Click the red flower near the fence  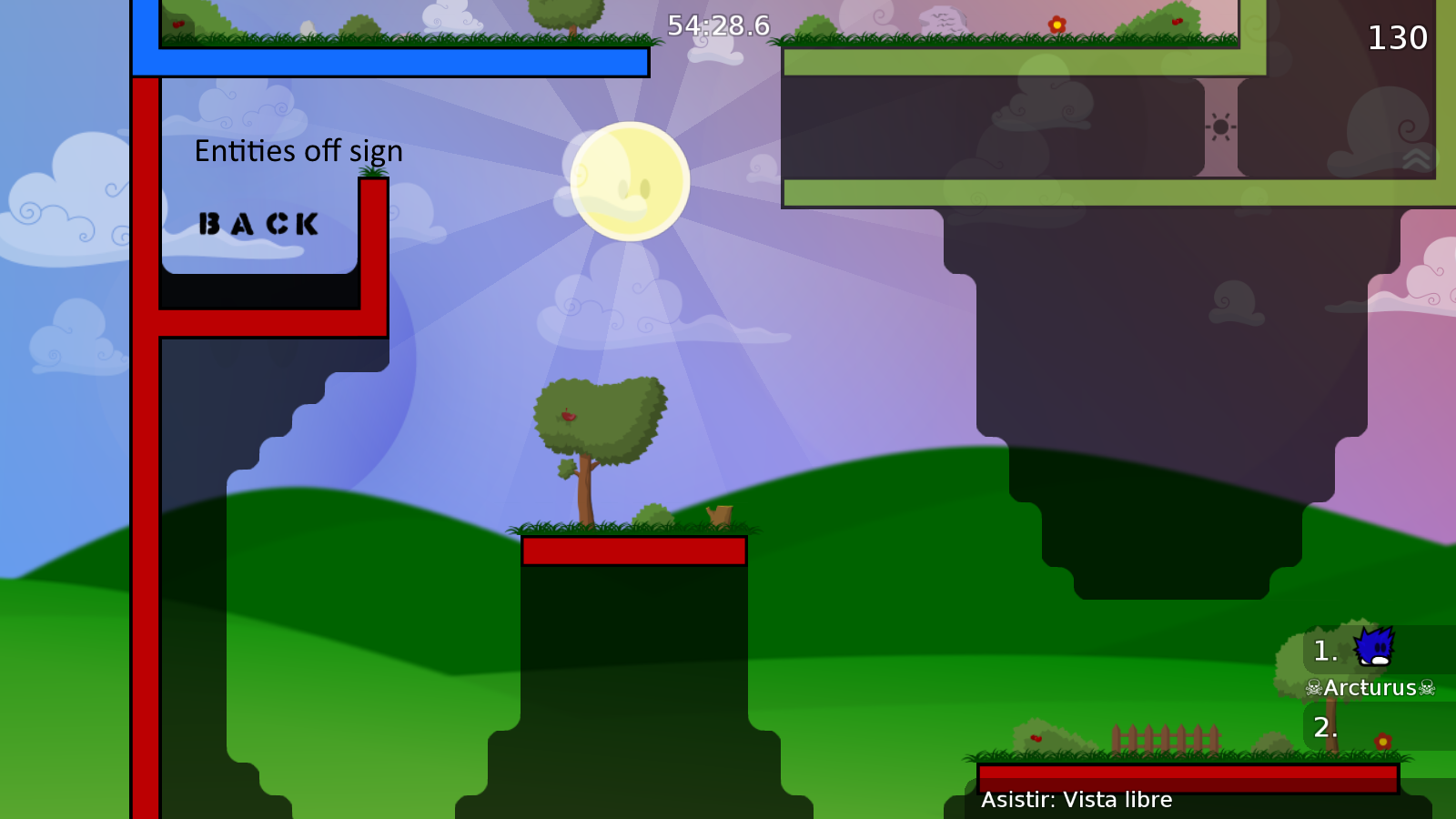tap(1384, 743)
